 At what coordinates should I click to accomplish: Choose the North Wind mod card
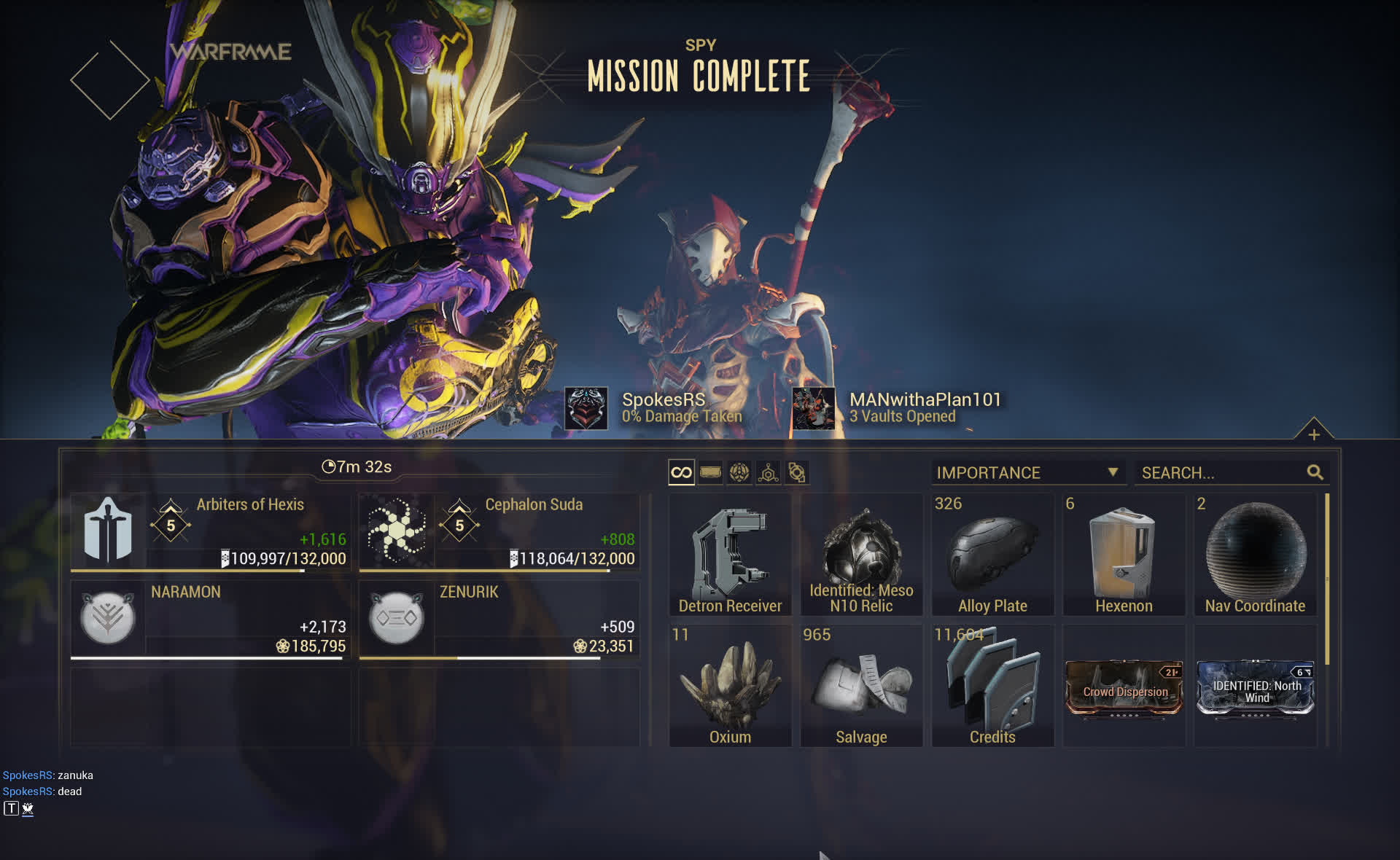click(1255, 689)
